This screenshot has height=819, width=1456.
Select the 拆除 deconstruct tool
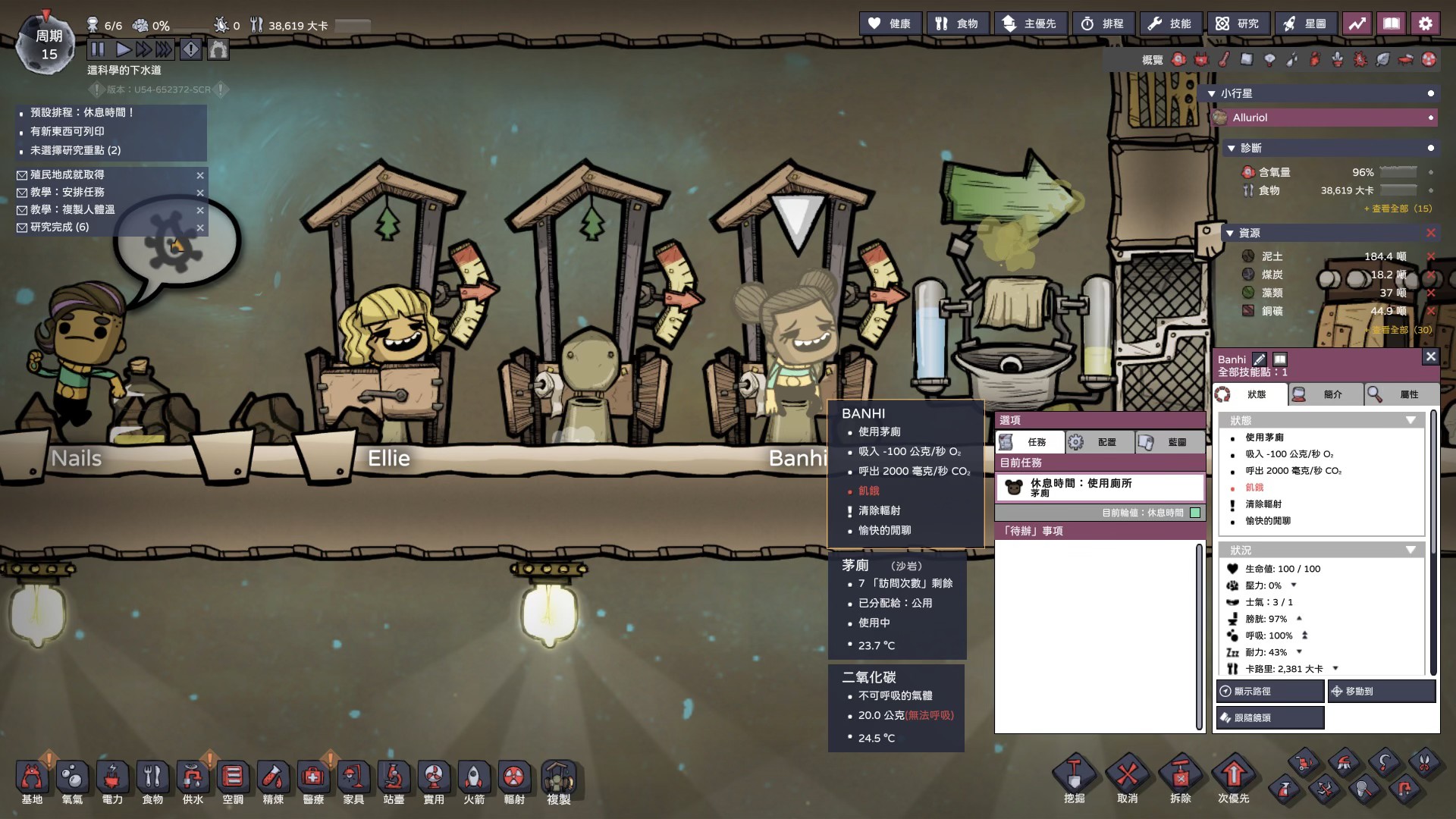1181,781
